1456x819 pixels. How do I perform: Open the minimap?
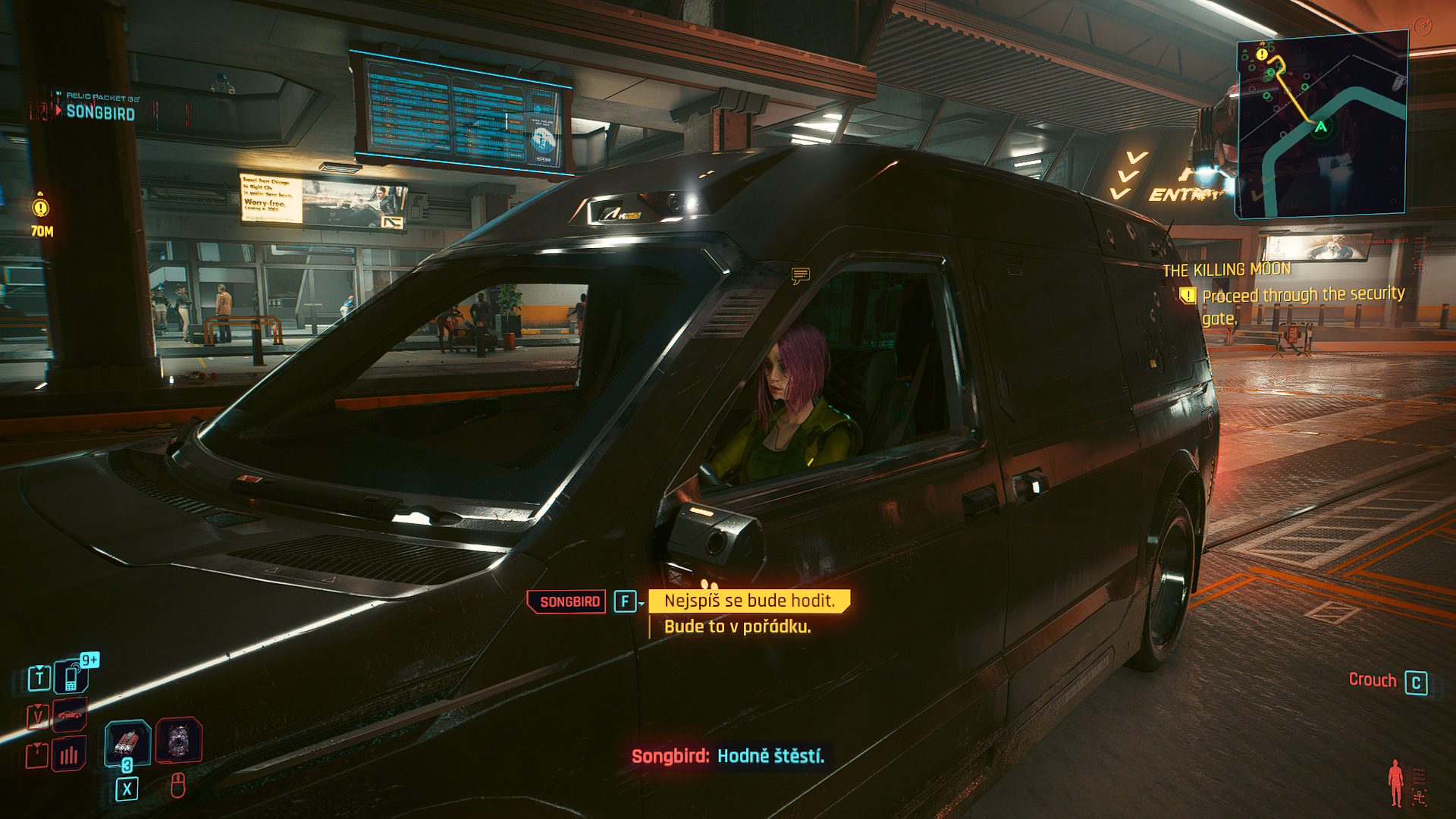pos(1323,124)
